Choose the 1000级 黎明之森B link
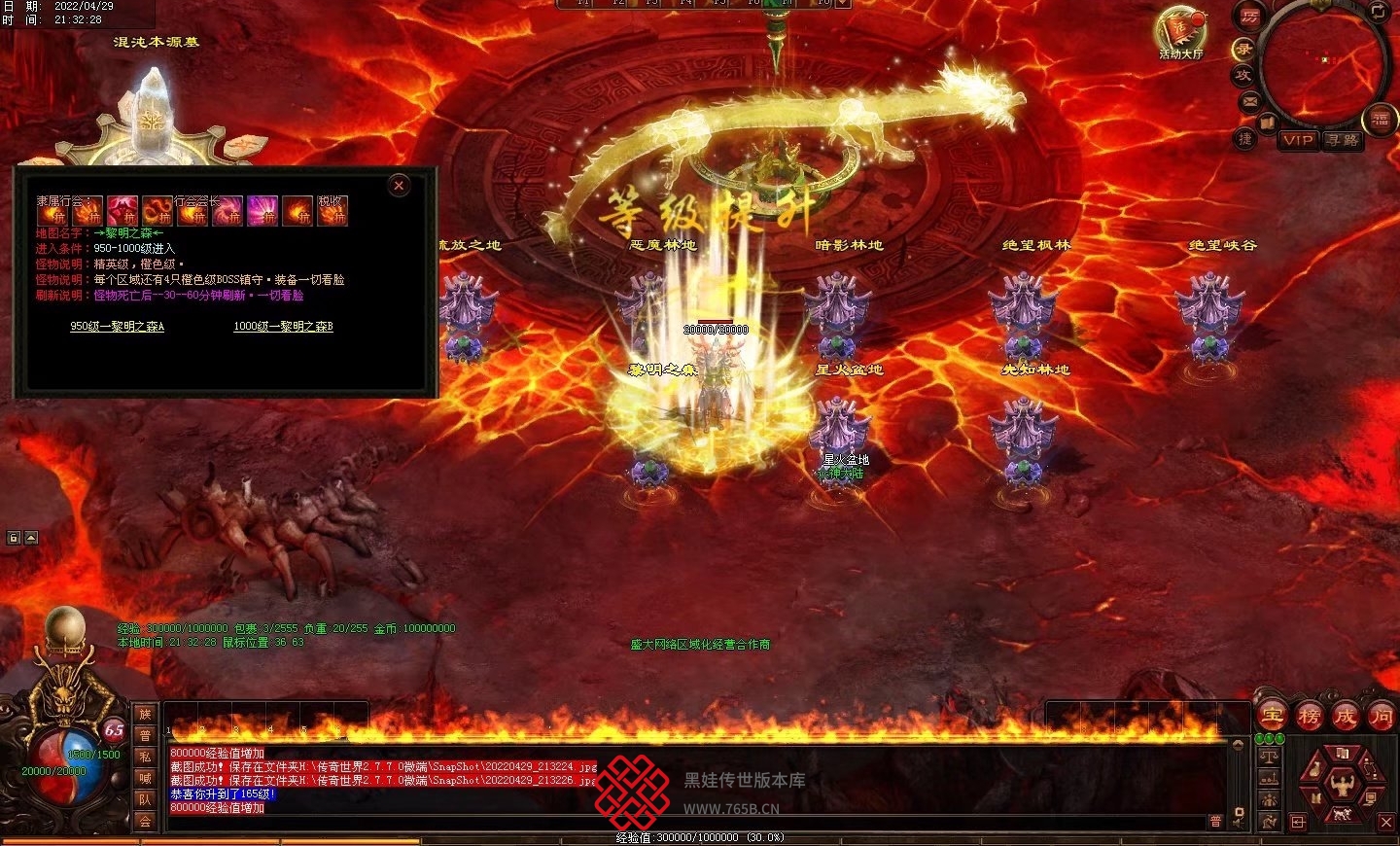Viewport: 1400px width, 846px height. tap(283, 327)
